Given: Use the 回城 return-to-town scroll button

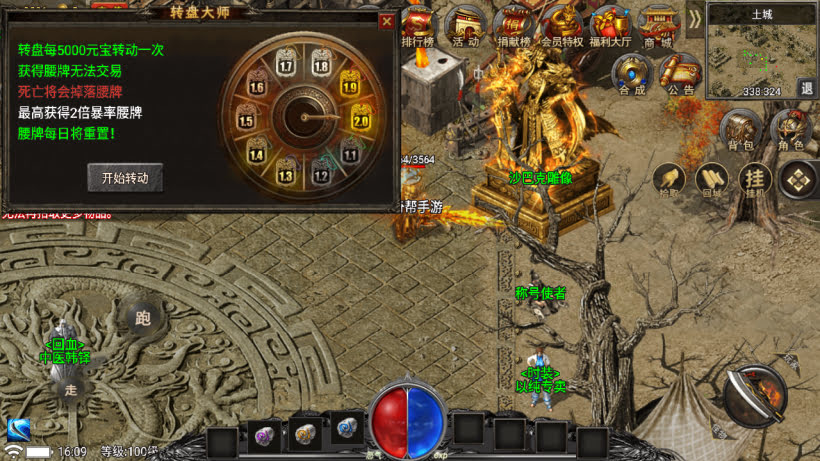Looking at the screenshot, I should coord(712,181).
